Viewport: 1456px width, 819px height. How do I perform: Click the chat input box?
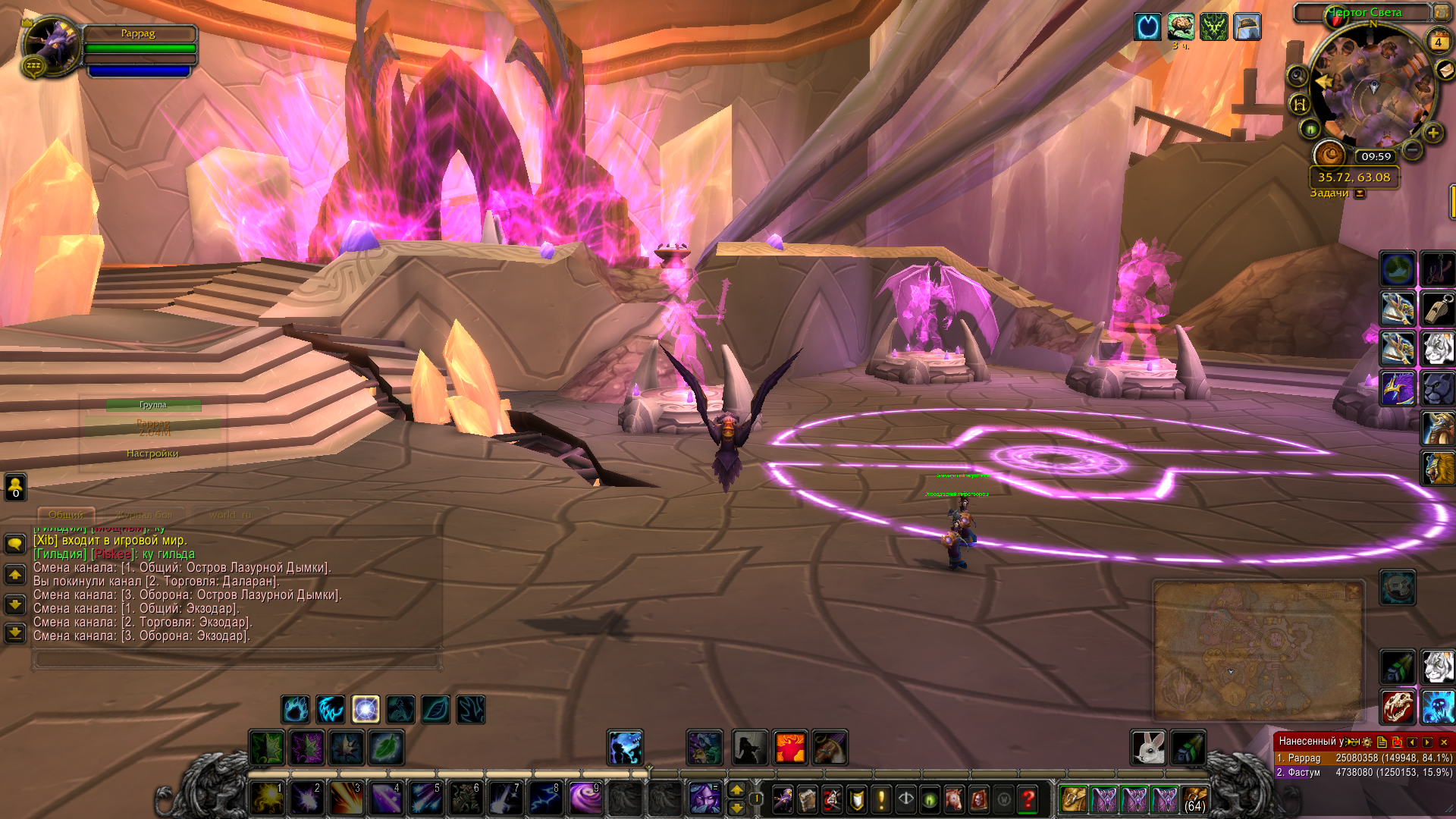[x=237, y=659]
